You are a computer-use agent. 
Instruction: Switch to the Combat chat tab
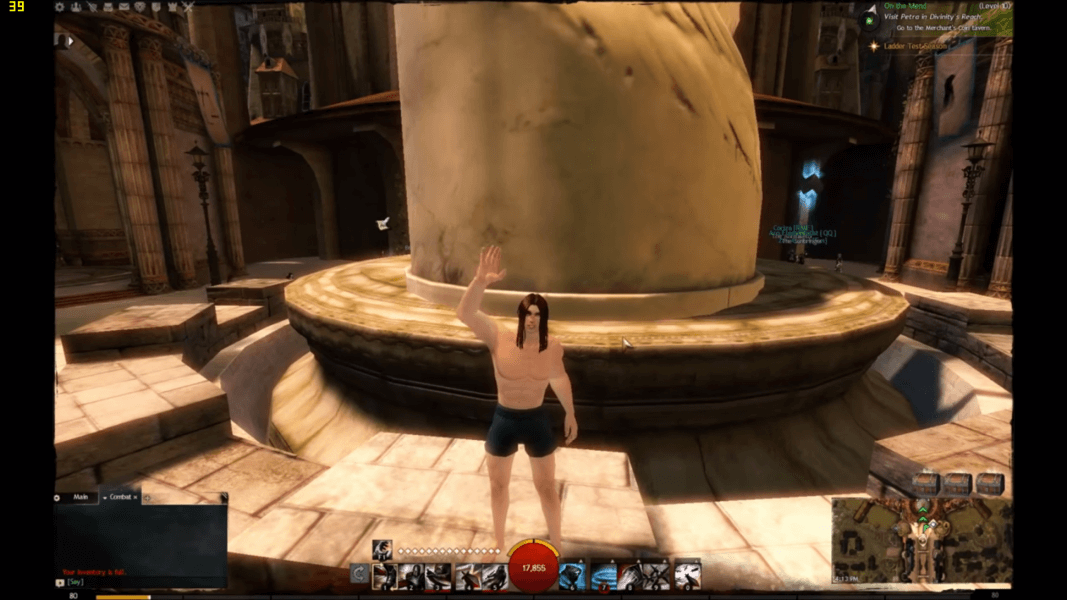click(120, 497)
